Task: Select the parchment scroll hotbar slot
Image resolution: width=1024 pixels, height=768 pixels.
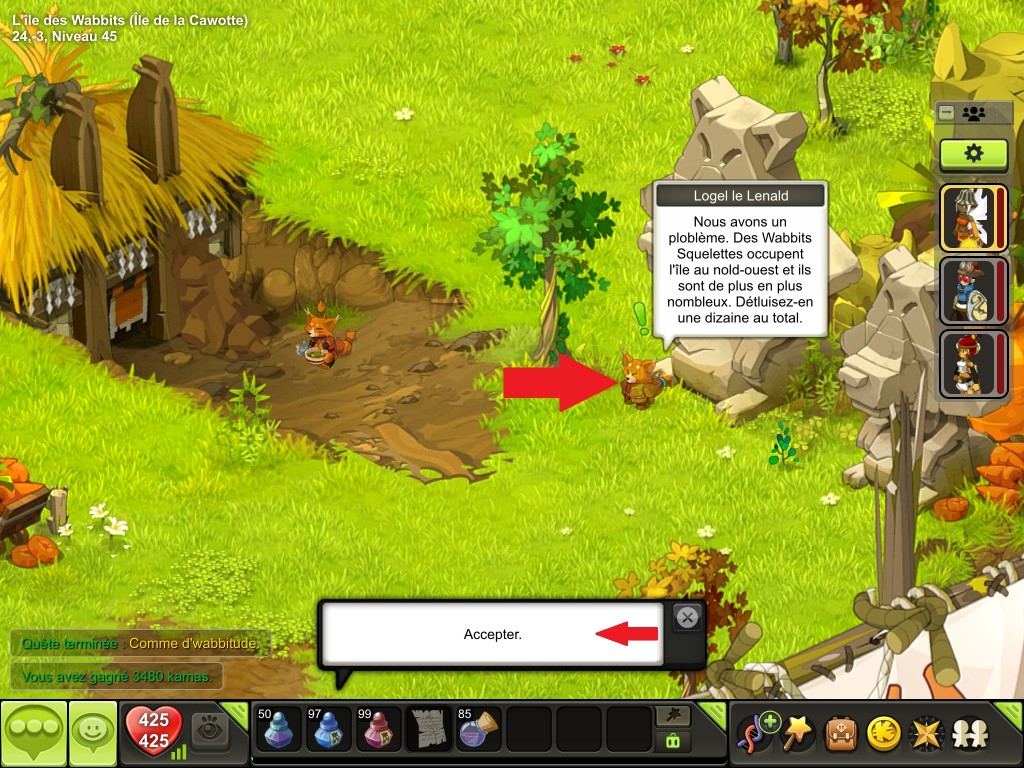Action: point(429,729)
